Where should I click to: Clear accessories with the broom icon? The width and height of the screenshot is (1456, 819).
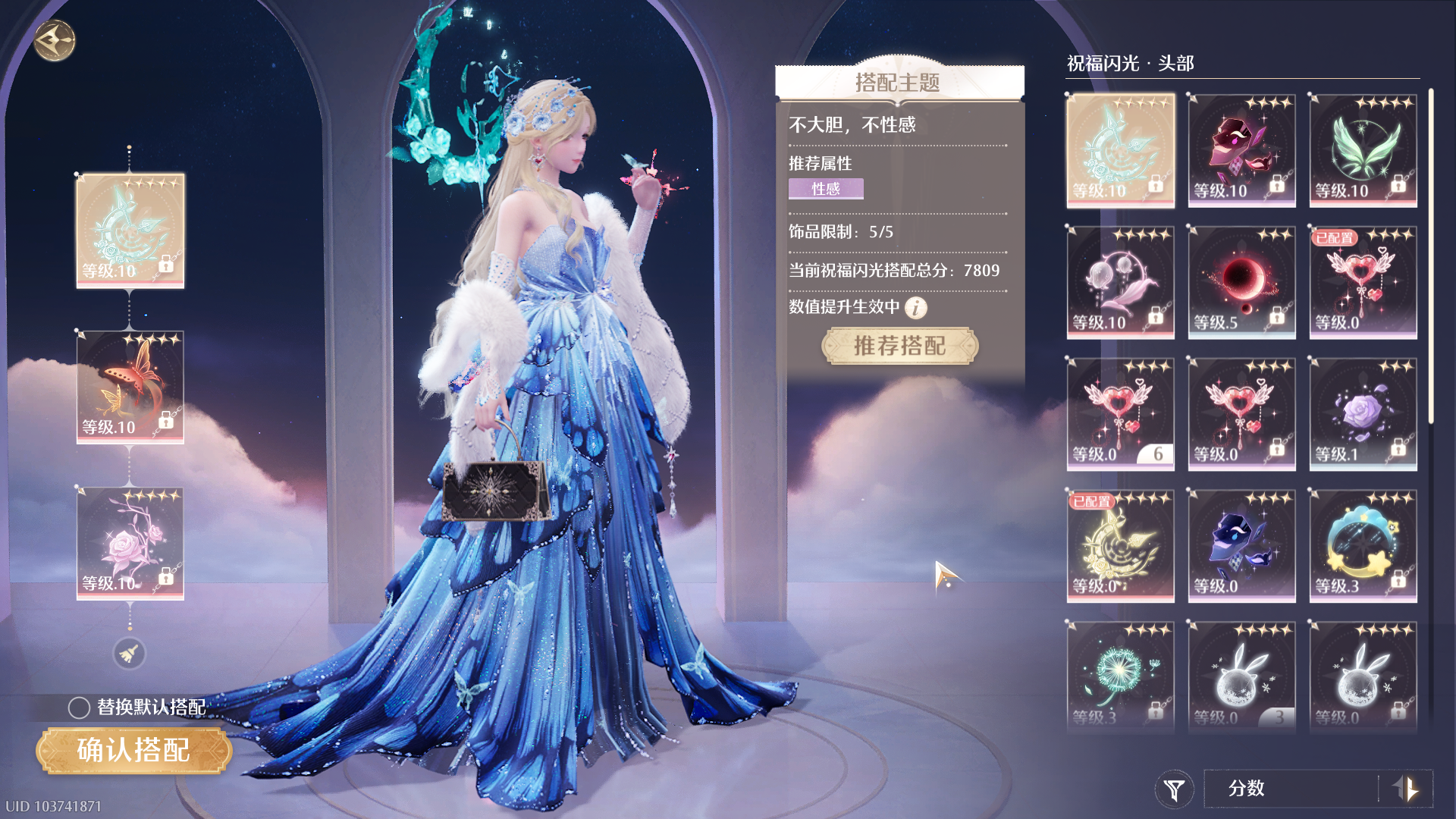(129, 654)
